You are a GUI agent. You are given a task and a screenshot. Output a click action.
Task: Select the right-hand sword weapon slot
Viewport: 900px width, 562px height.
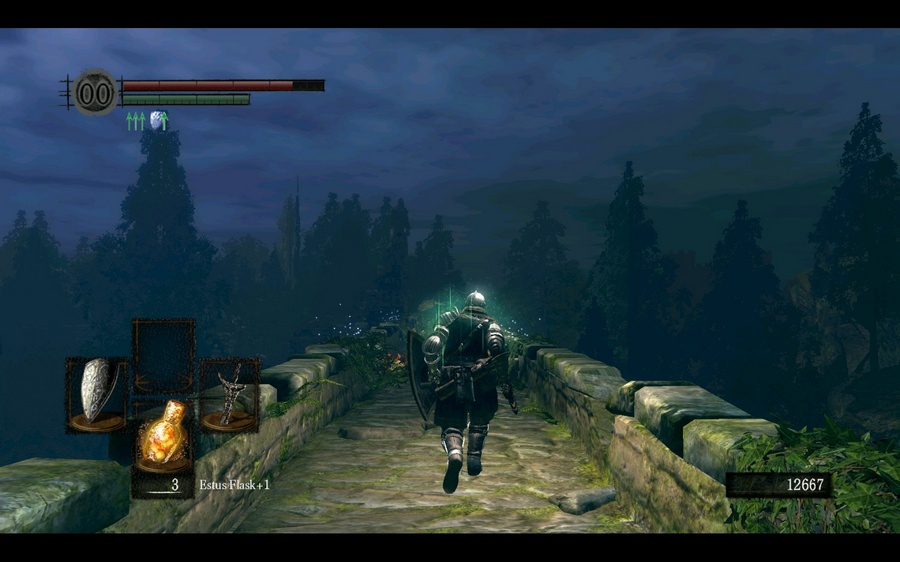229,394
